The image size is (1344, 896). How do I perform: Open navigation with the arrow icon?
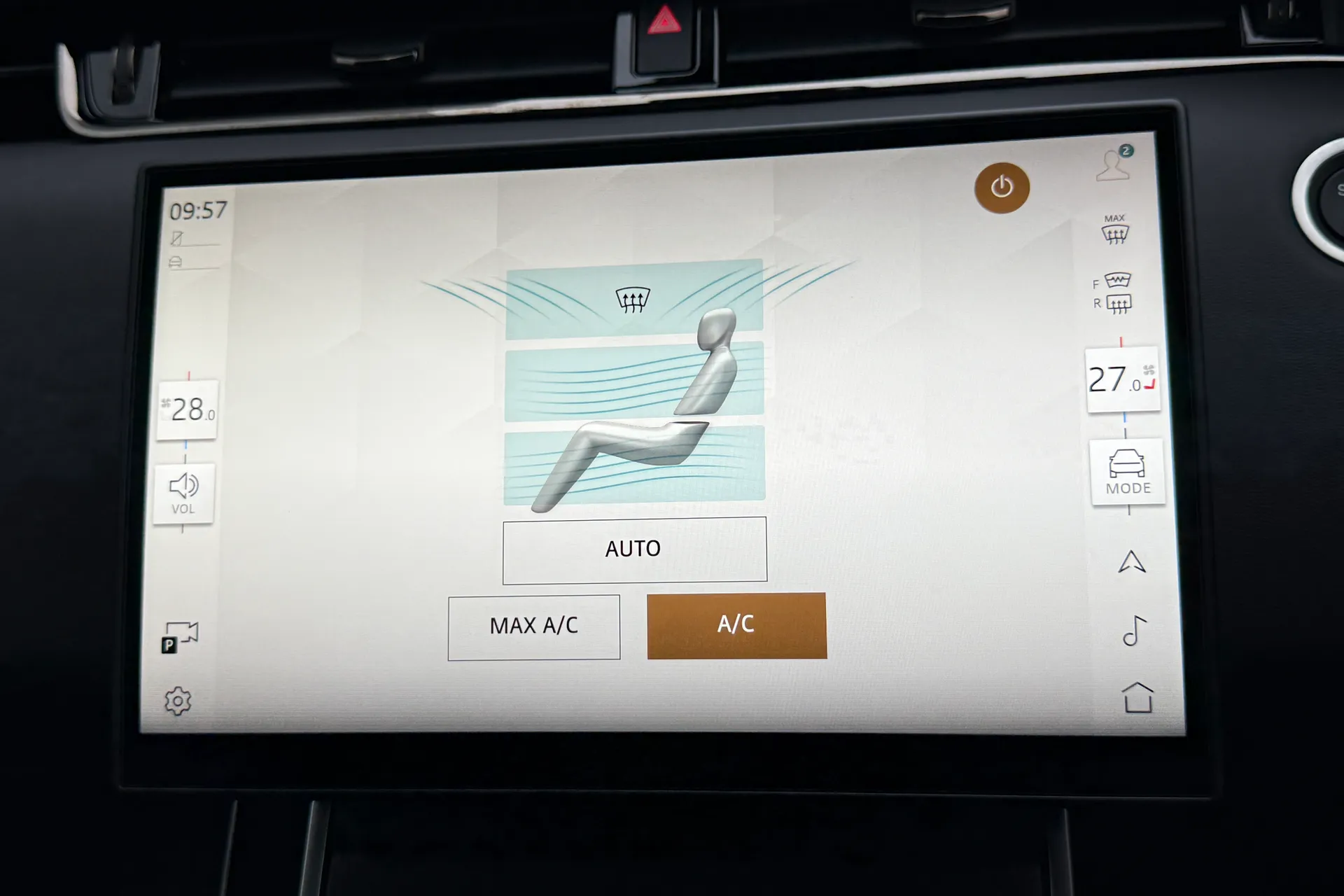pos(1131,562)
